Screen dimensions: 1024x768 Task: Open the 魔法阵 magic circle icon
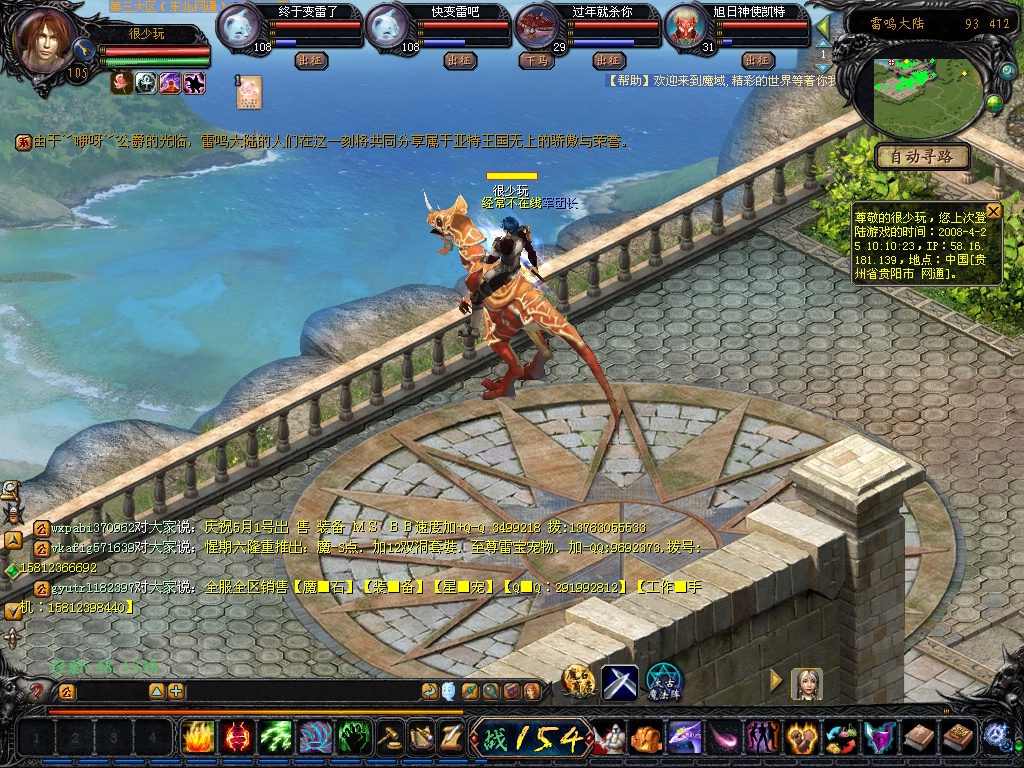(663, 682)
